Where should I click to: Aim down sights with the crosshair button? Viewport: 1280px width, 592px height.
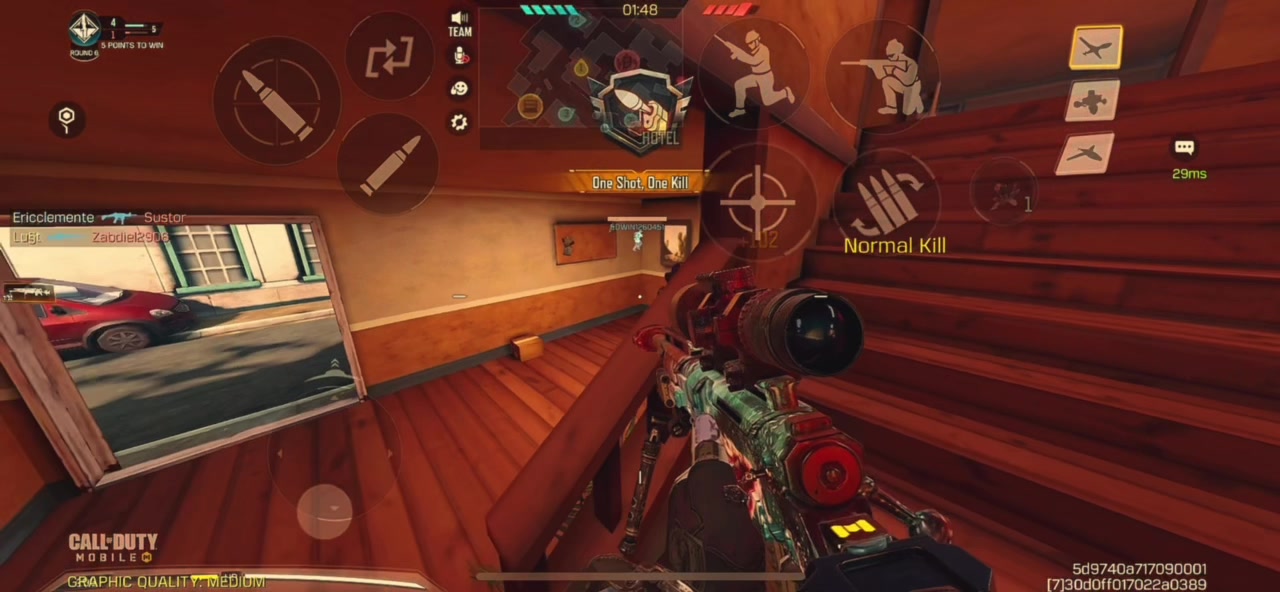tap(757, 201)
